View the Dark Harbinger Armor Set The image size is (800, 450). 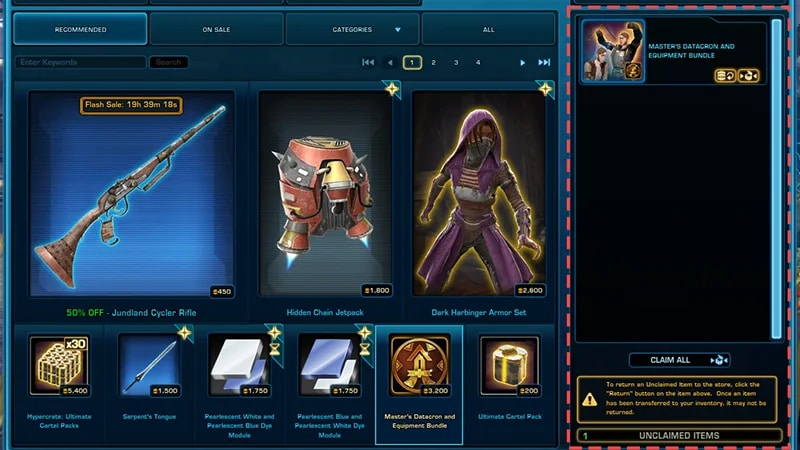479,195
